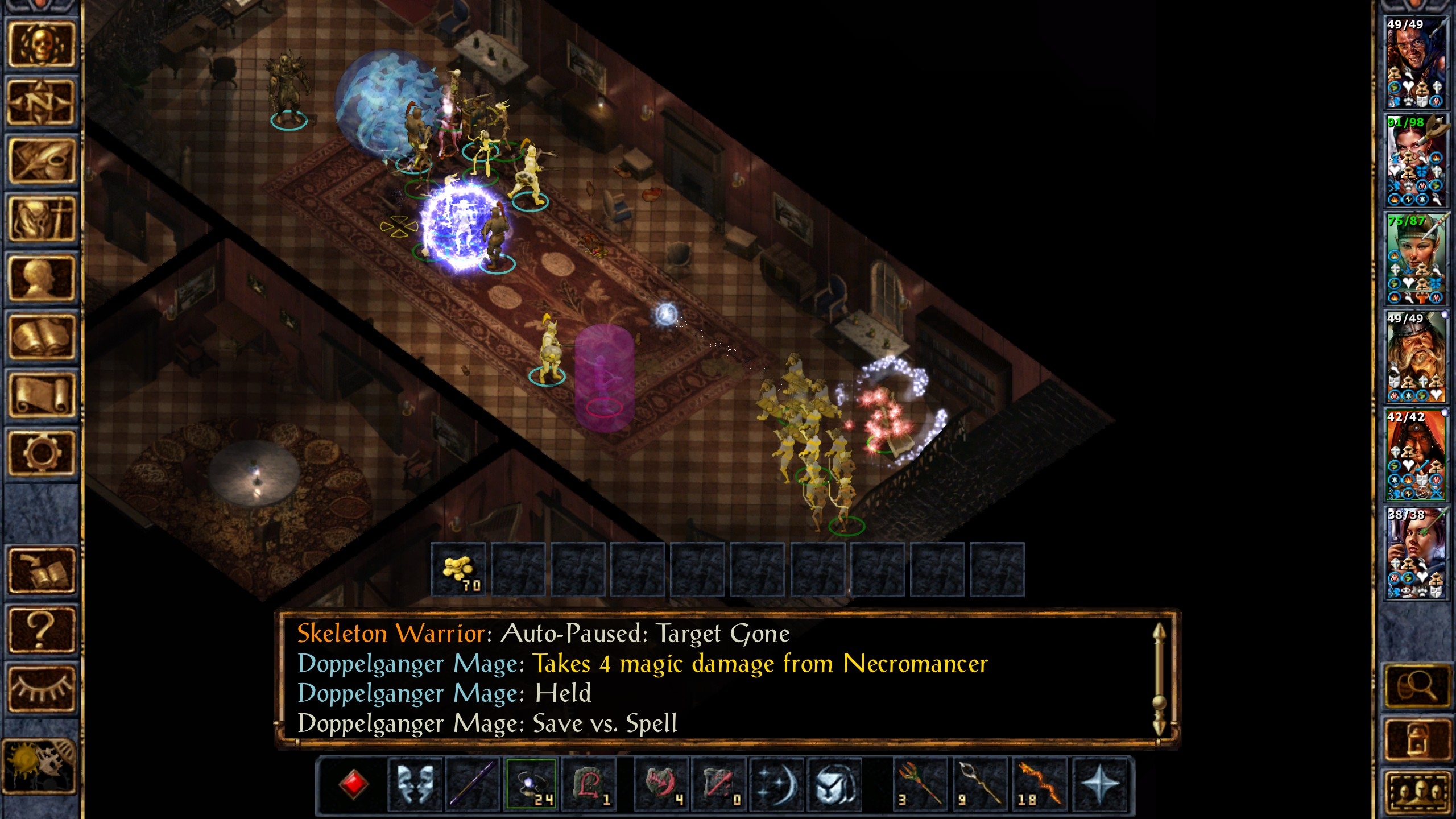The image size is (1456, 819).
Task: Open special abilities with the star icon
Action: point(1100,784)
